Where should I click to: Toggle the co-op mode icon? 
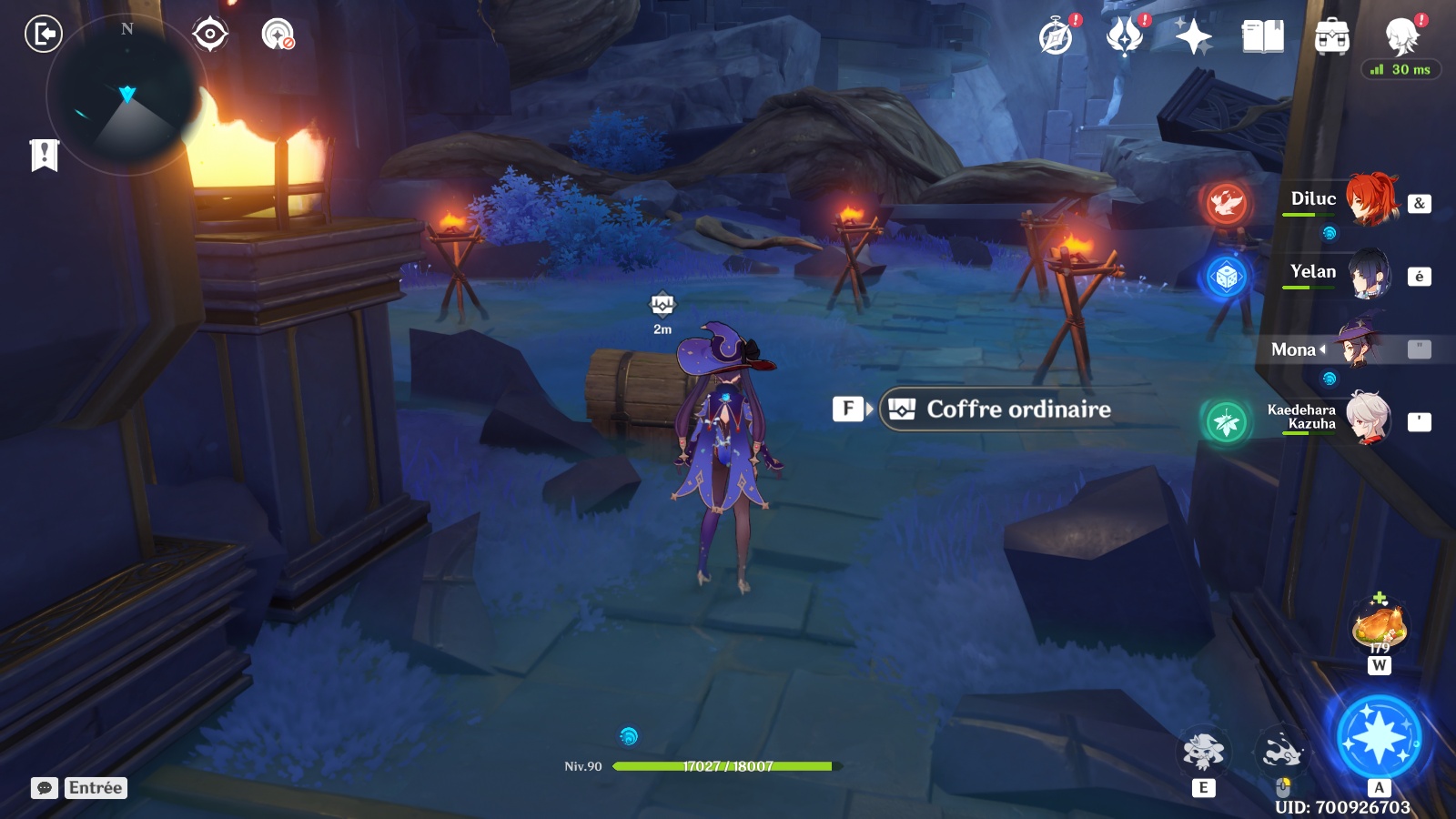click(x=278, y=35)
